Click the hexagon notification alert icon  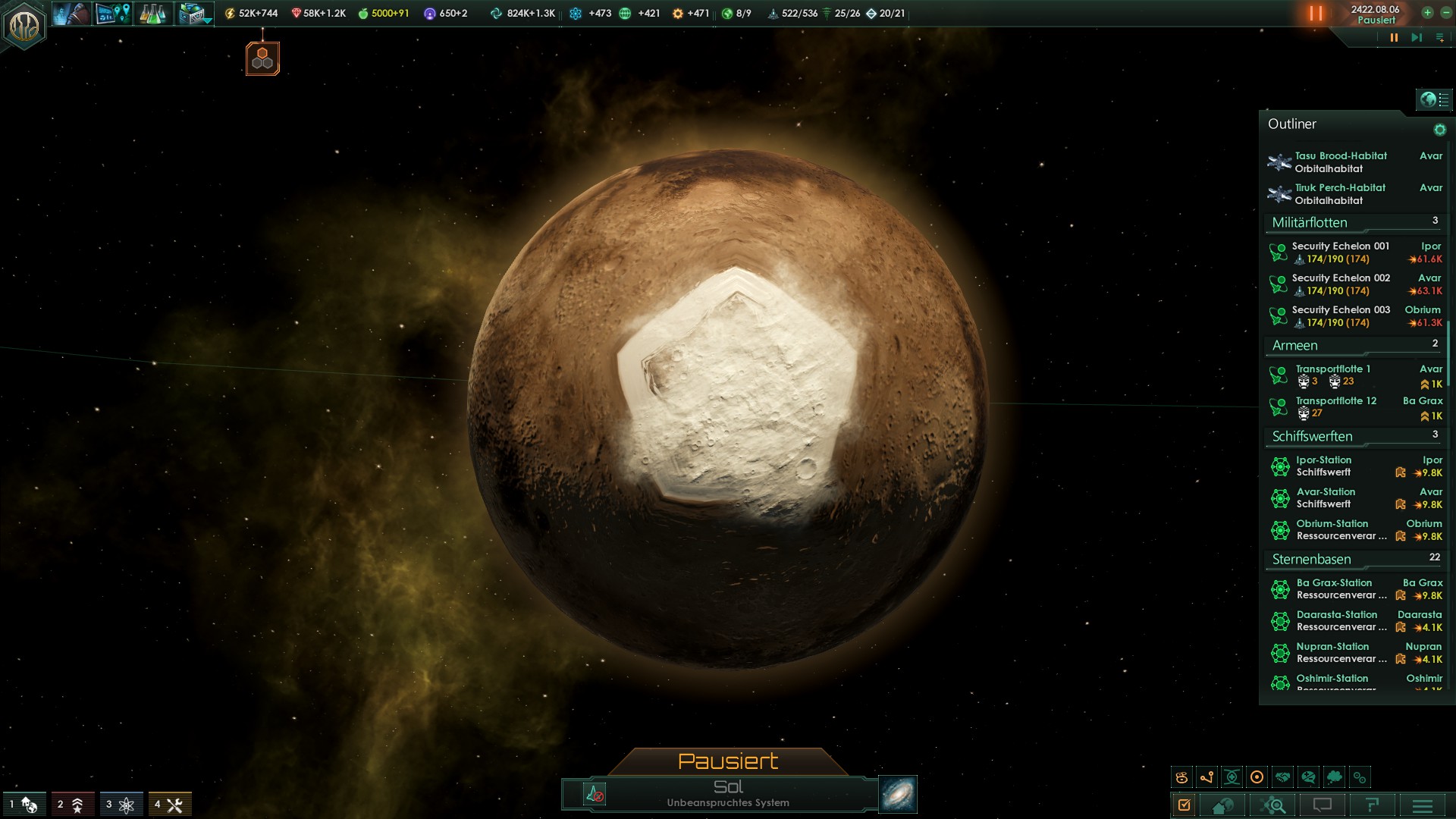click(x=262, y=58)
